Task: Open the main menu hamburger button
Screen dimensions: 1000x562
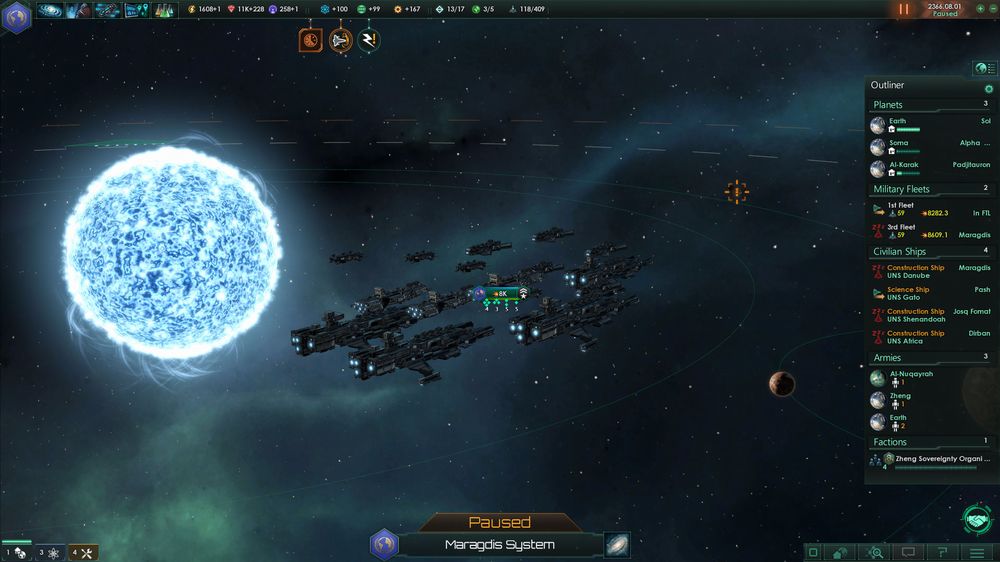Action: pyautogui.click(x=977, y=552)
